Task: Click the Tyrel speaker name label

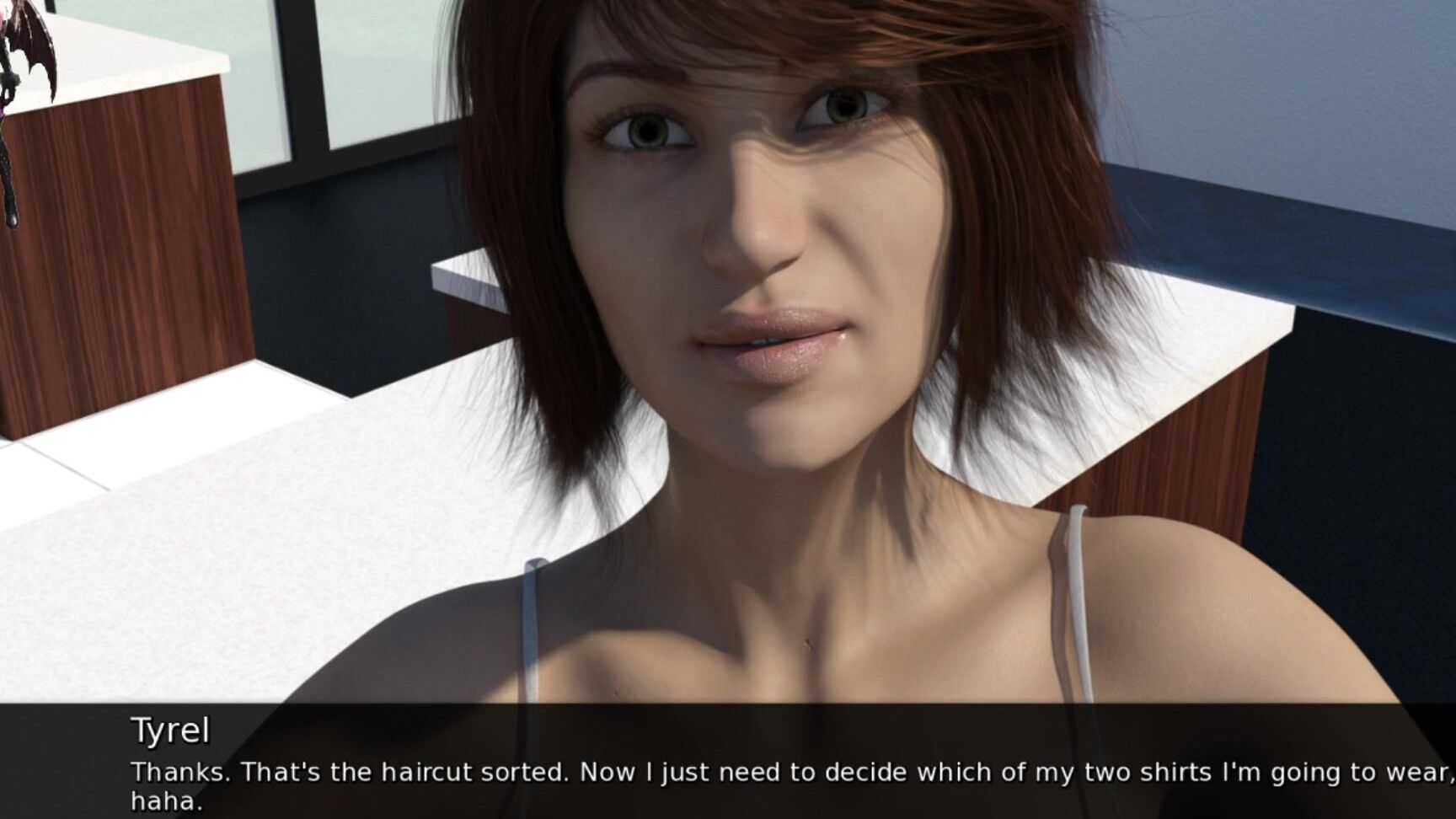Action: [x=169, y=731]
